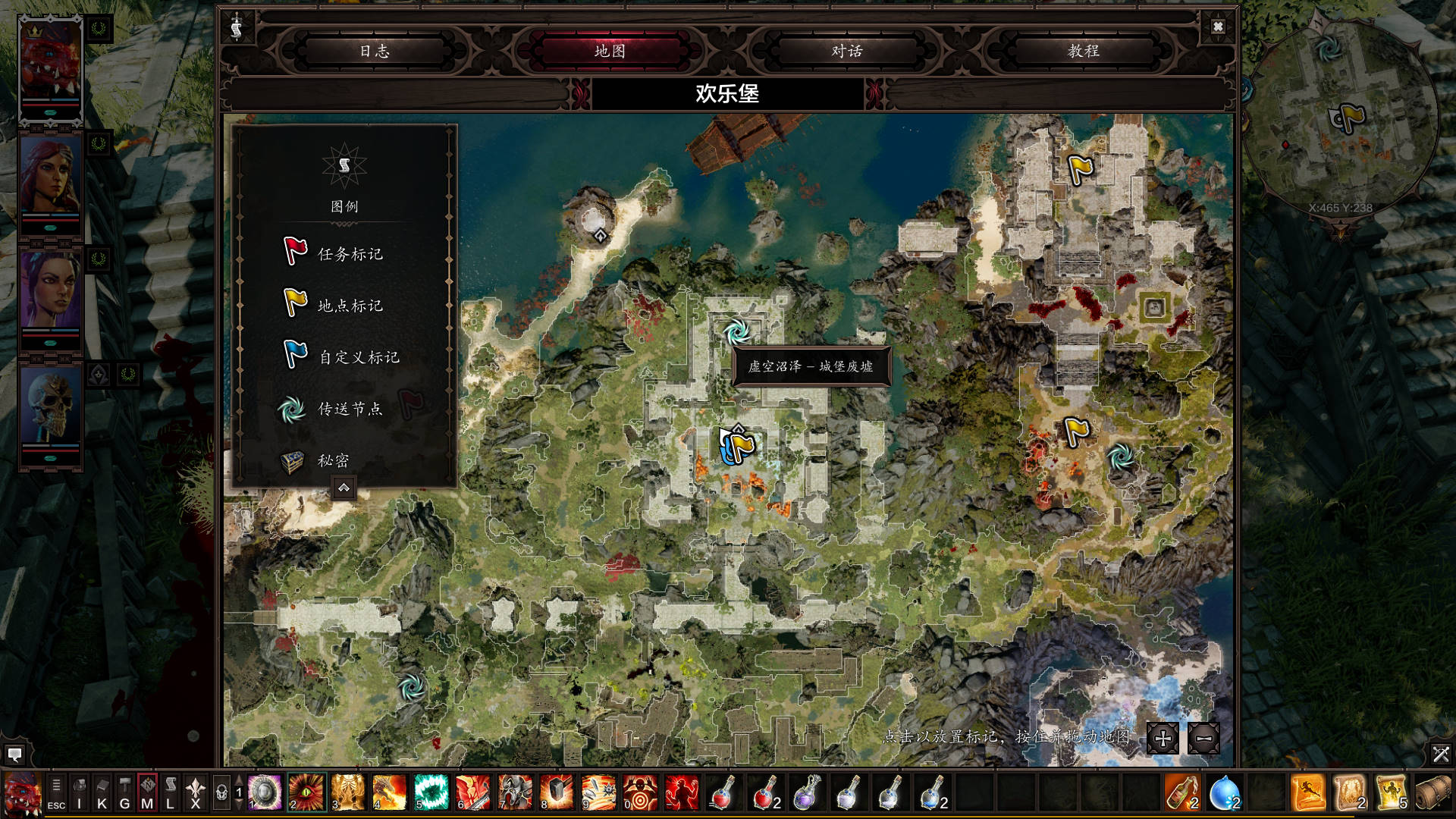
Task: Use the molotov bottle item
Action: click(x=1181, y=792)
